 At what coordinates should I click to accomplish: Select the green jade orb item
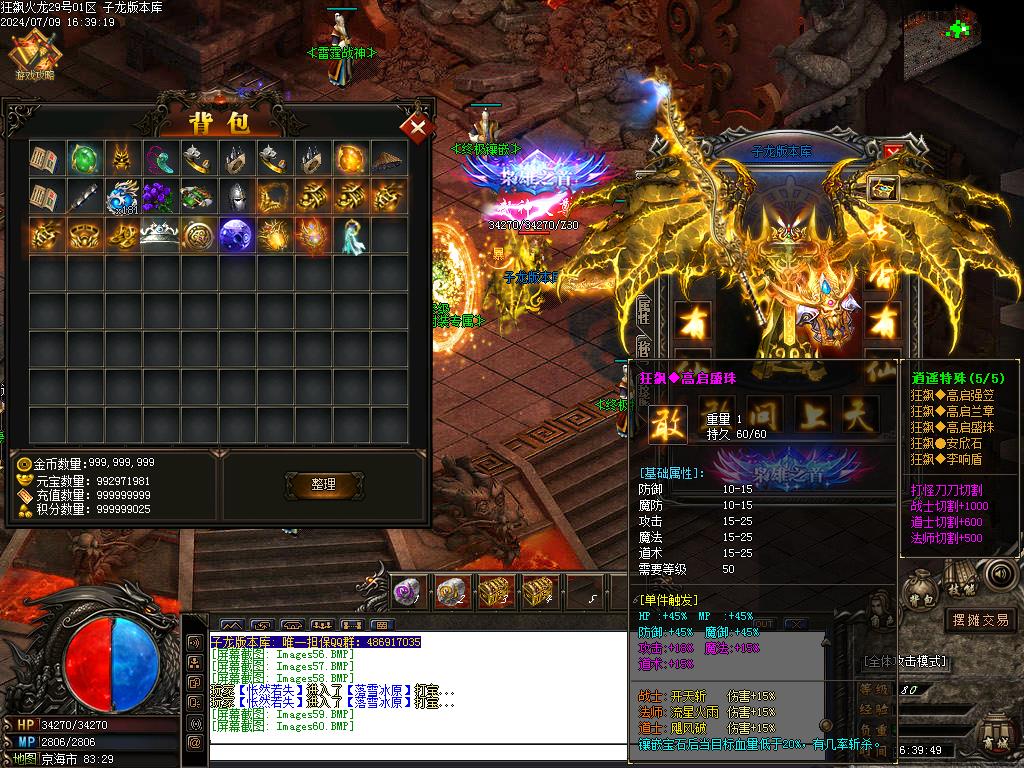coord(85,159)
